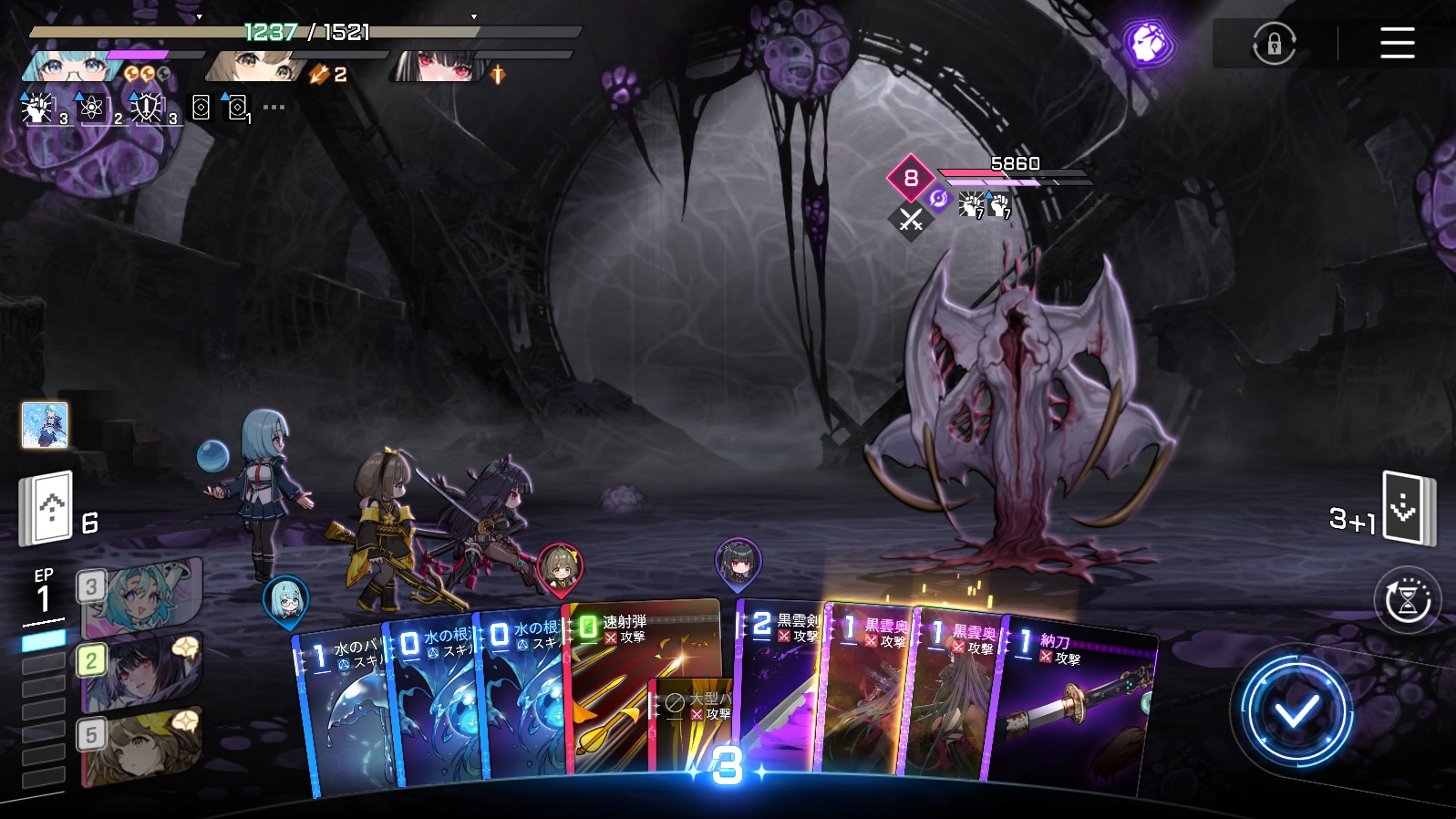Screen dimensions: 1456x819
Task: Tap the blue-haired character thumbnail above the deck
Action: pos(45,425)
